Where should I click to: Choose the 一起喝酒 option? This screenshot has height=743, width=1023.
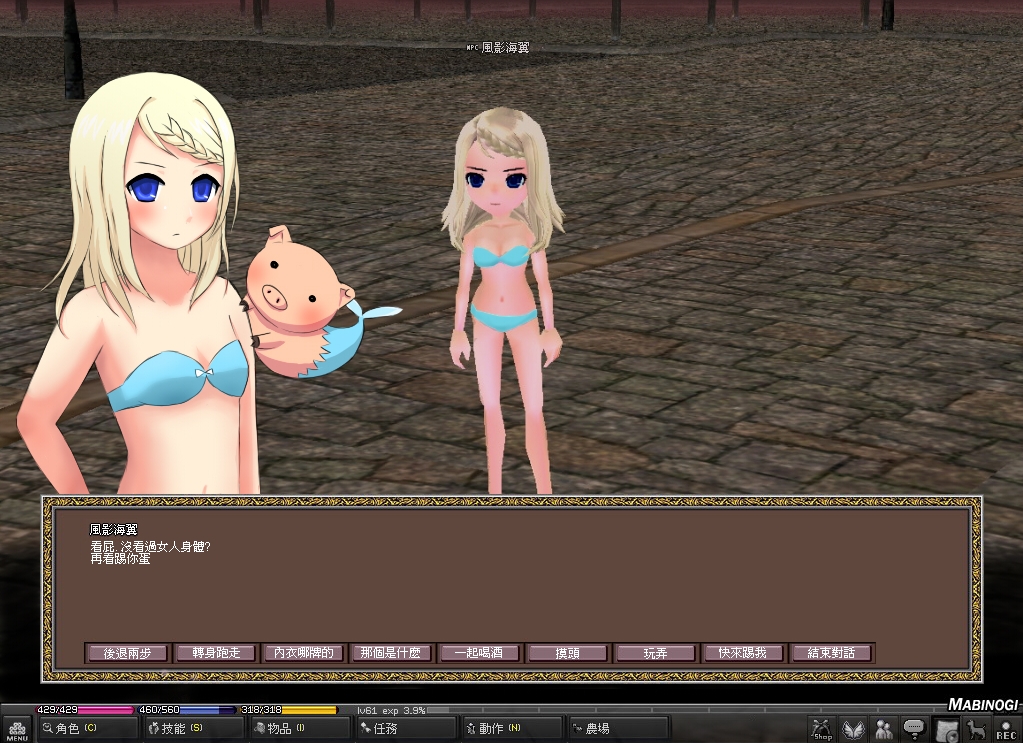point(479,653)
